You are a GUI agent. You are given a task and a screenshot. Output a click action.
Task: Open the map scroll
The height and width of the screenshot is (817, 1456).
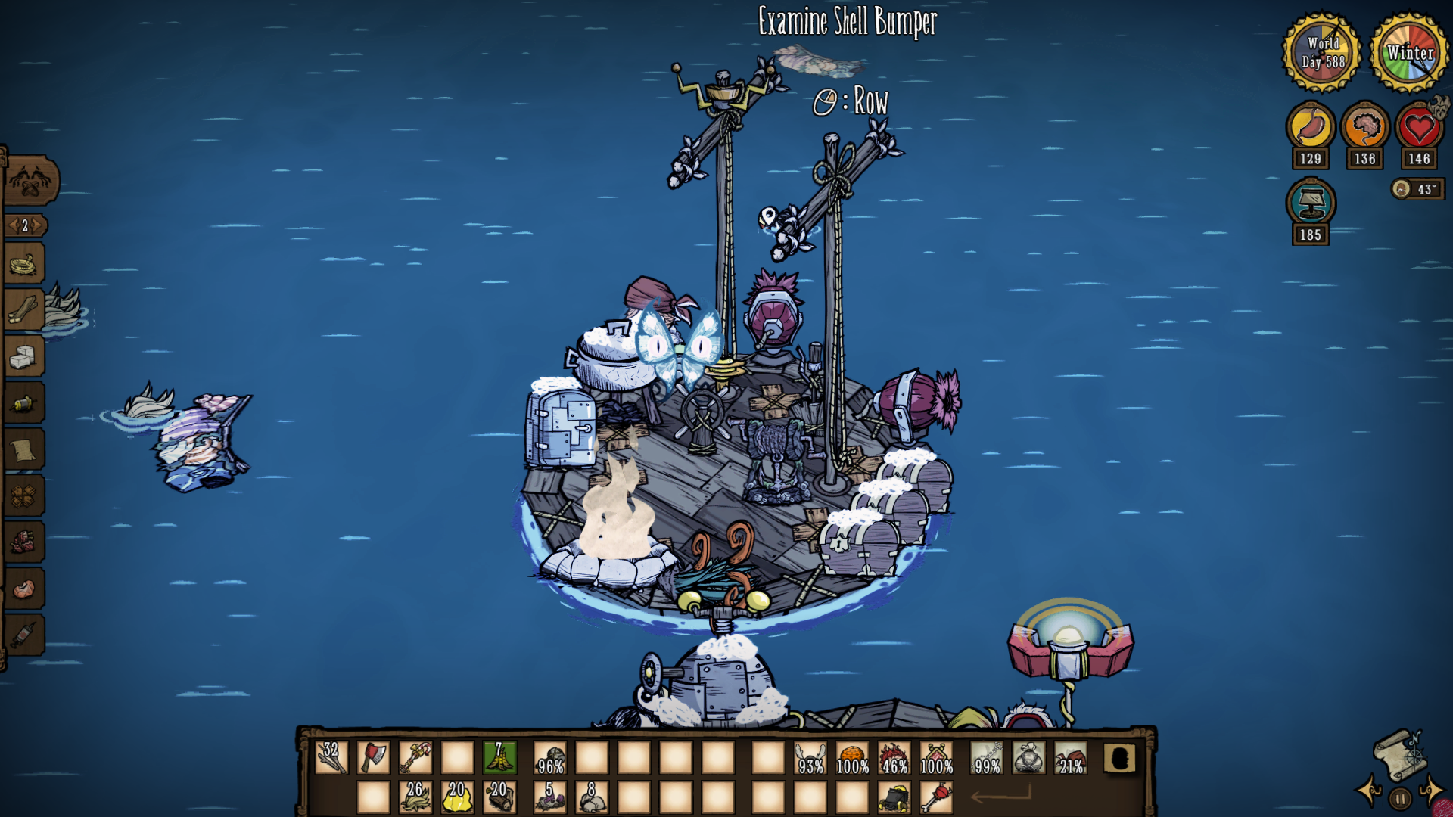(x=1399, y=753)
